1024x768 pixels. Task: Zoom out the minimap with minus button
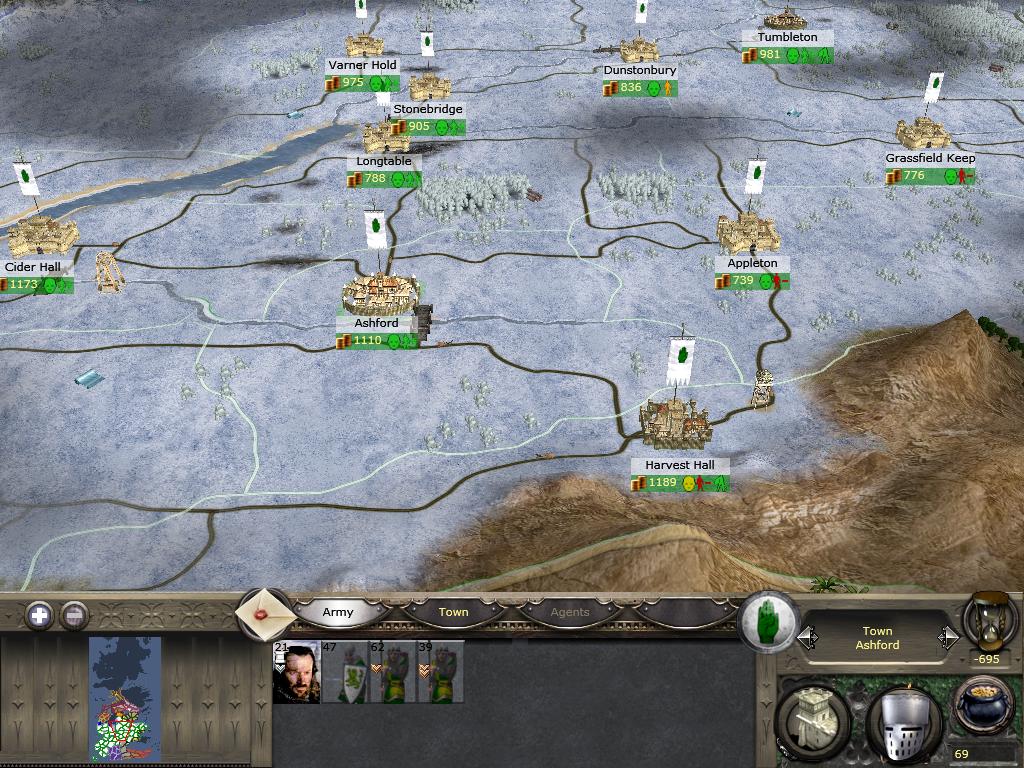(x=74, y=615)
